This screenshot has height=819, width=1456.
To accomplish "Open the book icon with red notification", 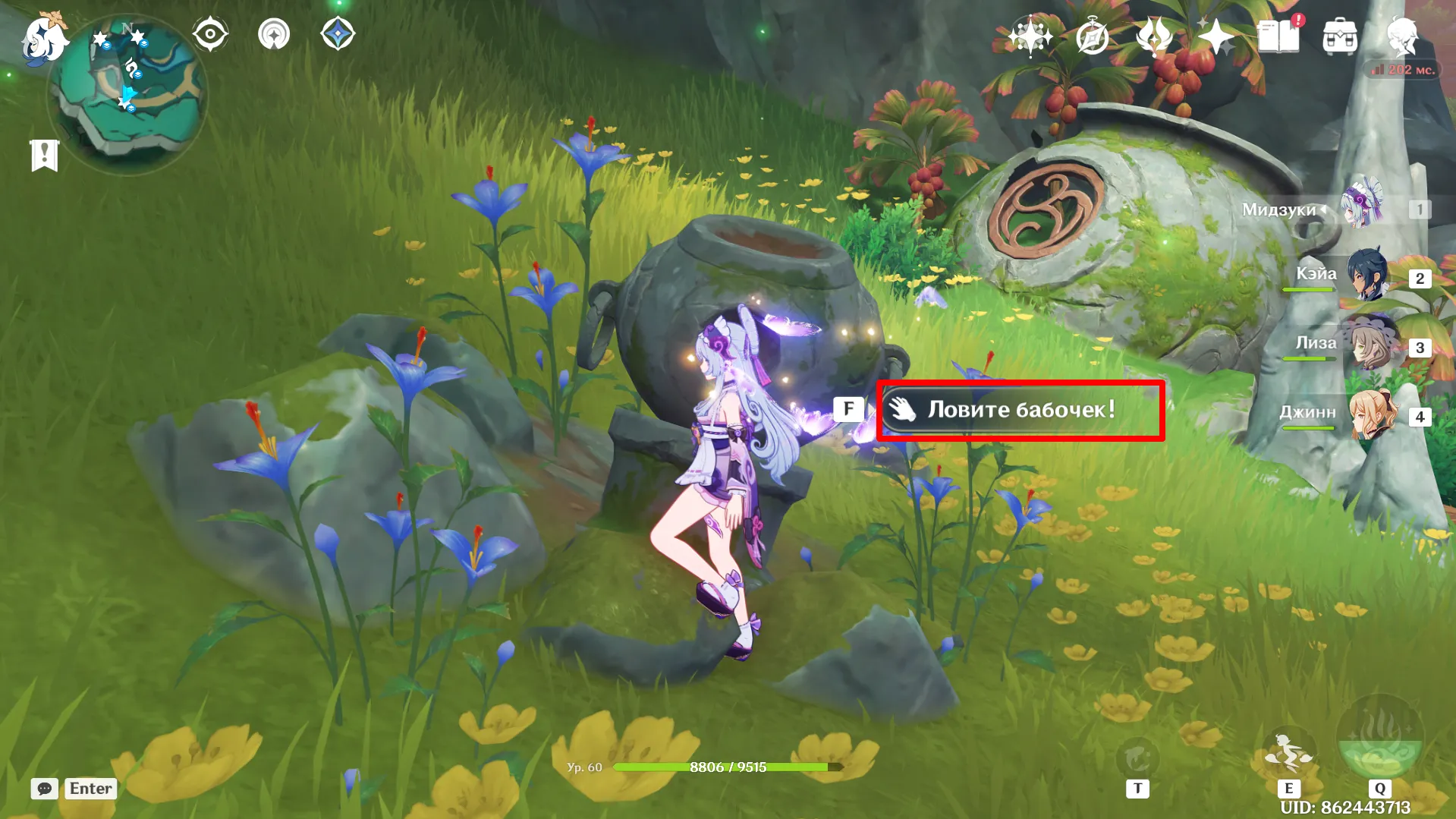I will pyautogui.click(x=1278, y=36).
